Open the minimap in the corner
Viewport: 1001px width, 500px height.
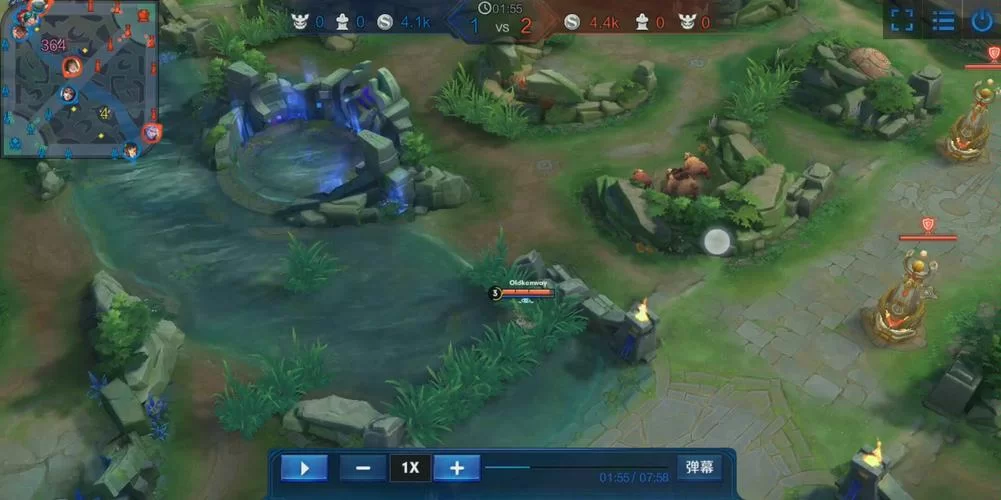(x=80, y=78)
